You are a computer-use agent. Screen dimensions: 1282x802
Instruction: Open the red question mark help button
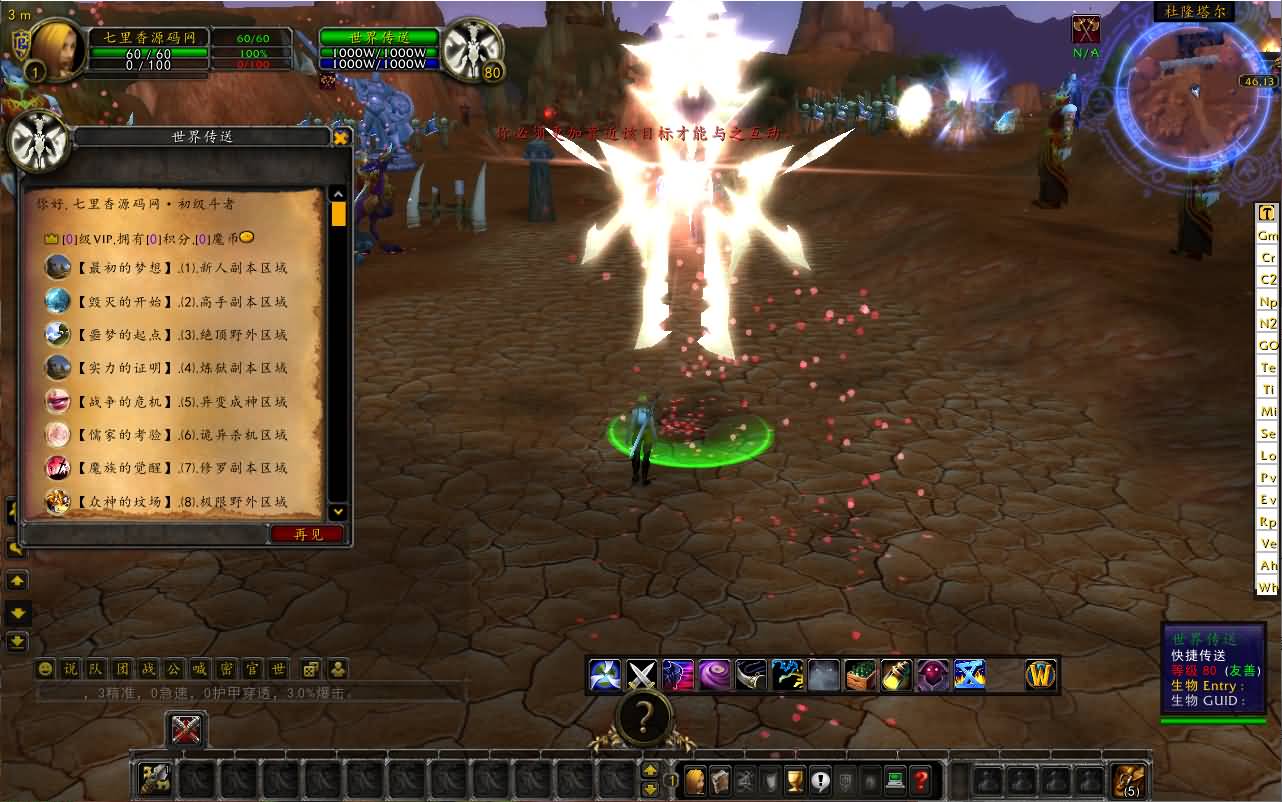pyautogui.click(x=921, y=780)
